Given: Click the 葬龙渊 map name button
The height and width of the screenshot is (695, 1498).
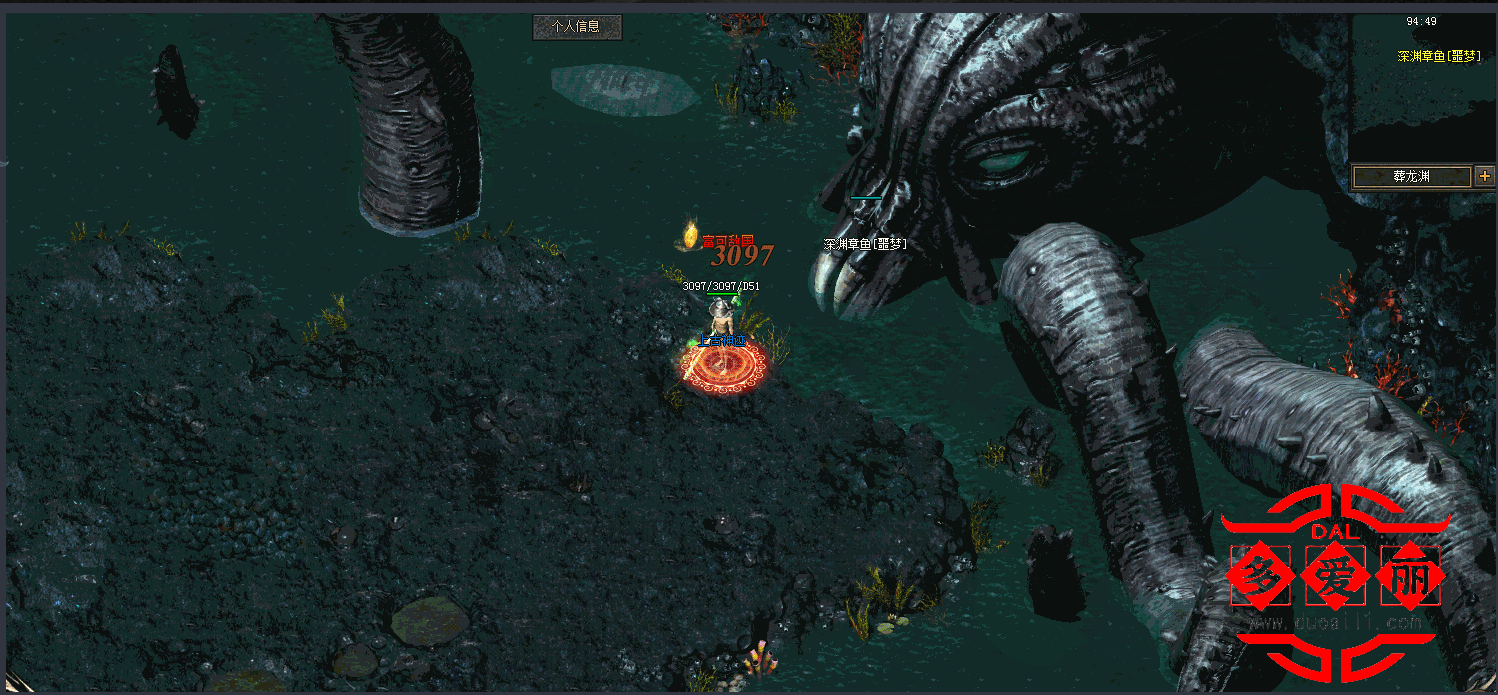Looking at the screenshot, I should [x=1411, y=176].
